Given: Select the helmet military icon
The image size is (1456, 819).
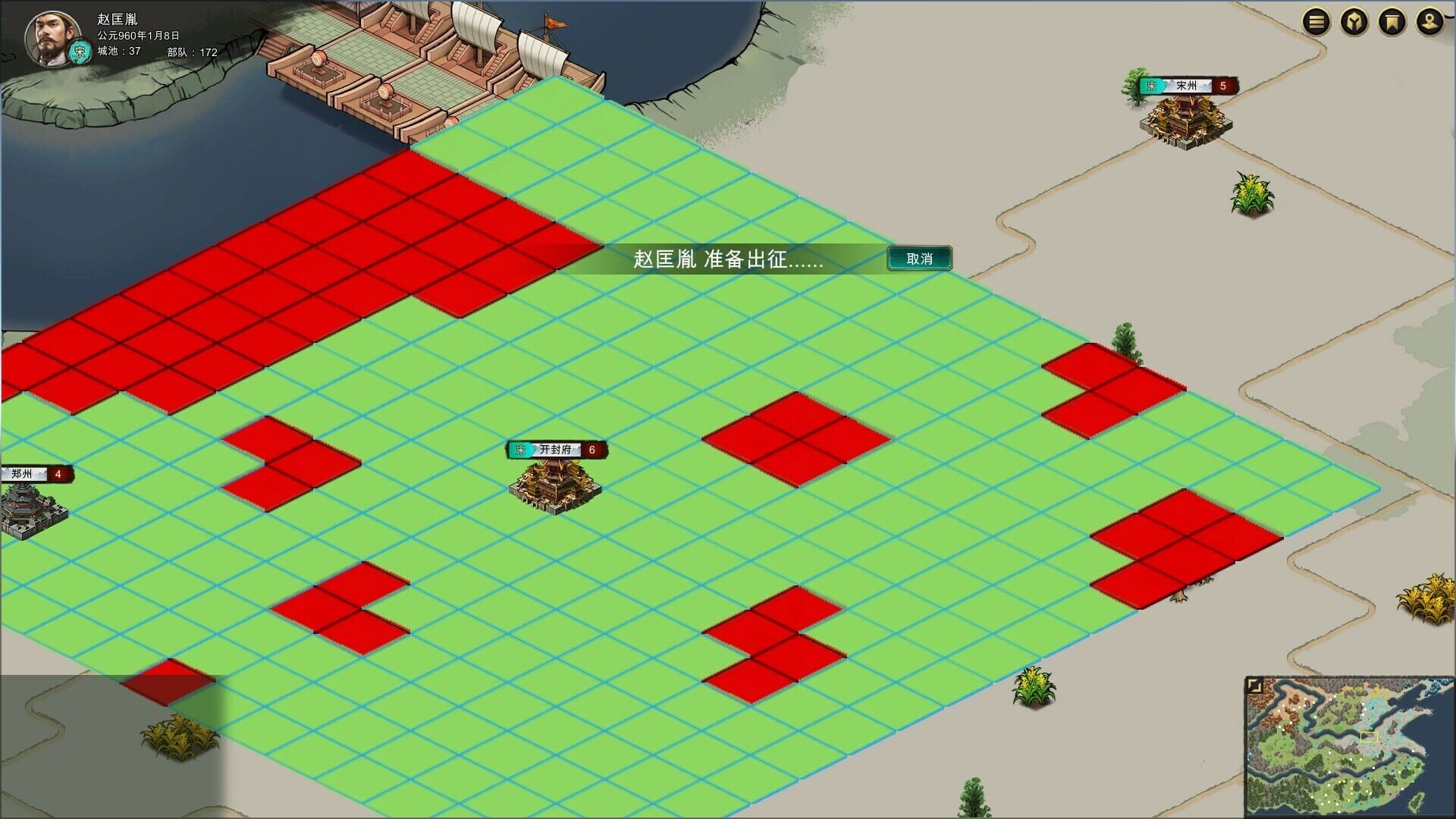Looking at the screenshot, I should point(1354,20).
